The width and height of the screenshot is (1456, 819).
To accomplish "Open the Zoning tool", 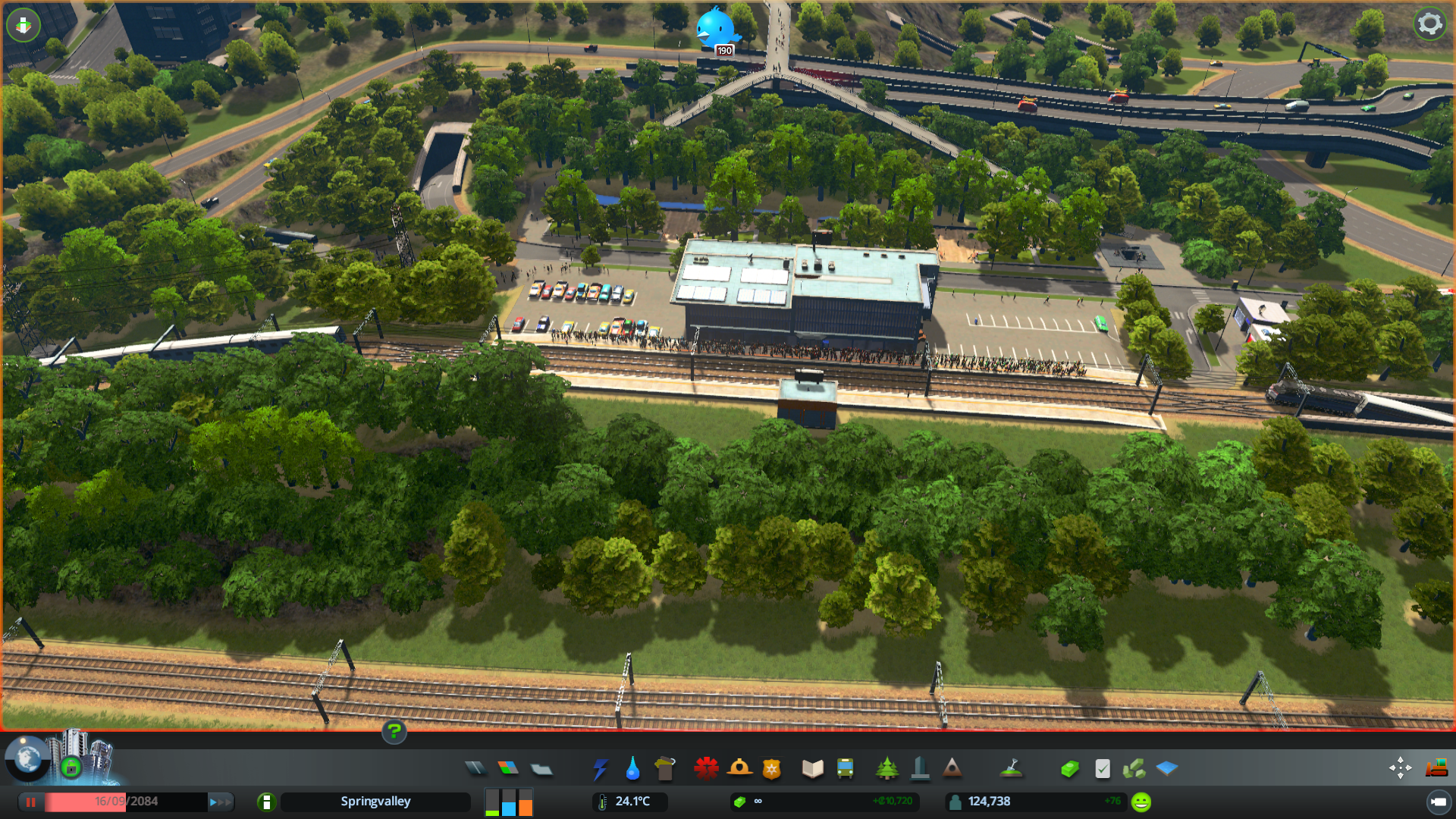I will click(509, 768).
